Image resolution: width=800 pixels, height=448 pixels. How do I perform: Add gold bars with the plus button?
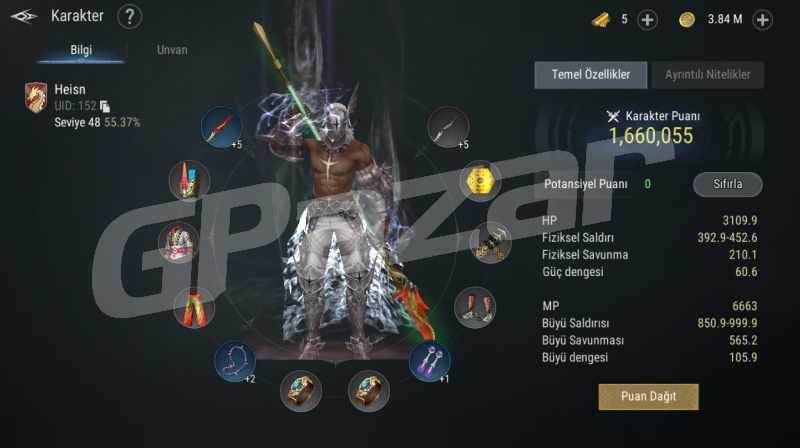point(647,19)
